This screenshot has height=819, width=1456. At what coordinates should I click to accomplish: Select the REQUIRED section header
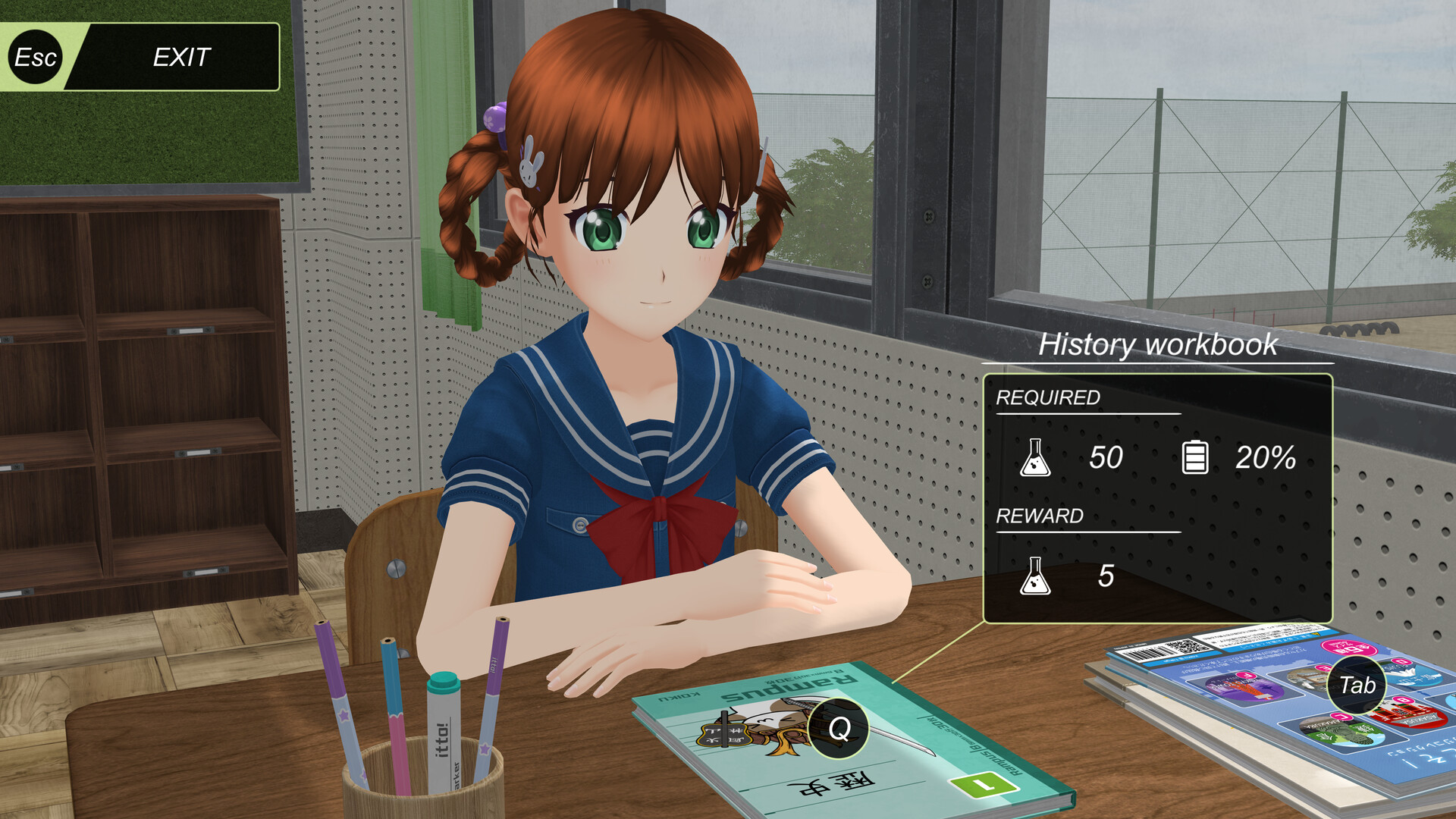[1049, 397]
